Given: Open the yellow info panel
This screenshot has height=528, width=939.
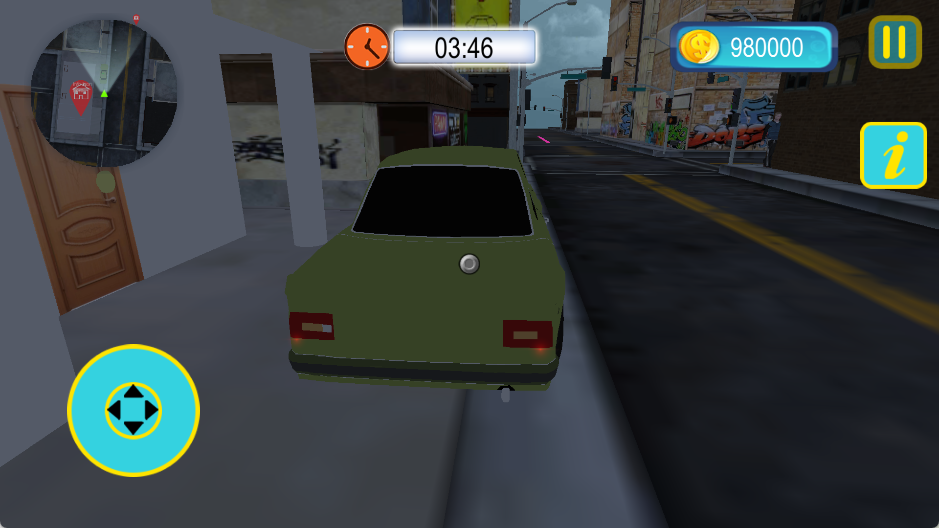Looking at the screenshot, I should [893, 155].
